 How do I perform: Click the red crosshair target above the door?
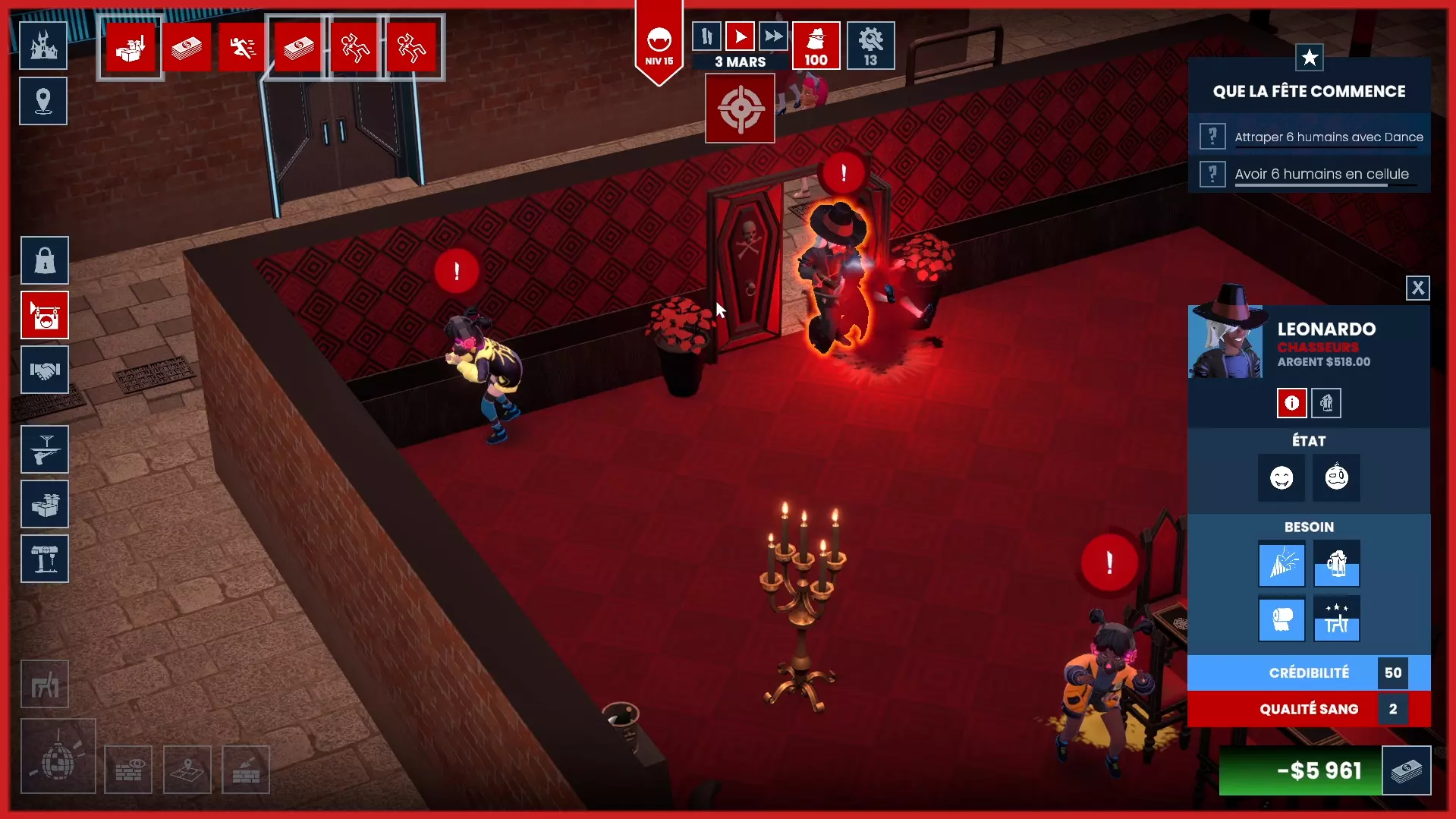(740, 108)
